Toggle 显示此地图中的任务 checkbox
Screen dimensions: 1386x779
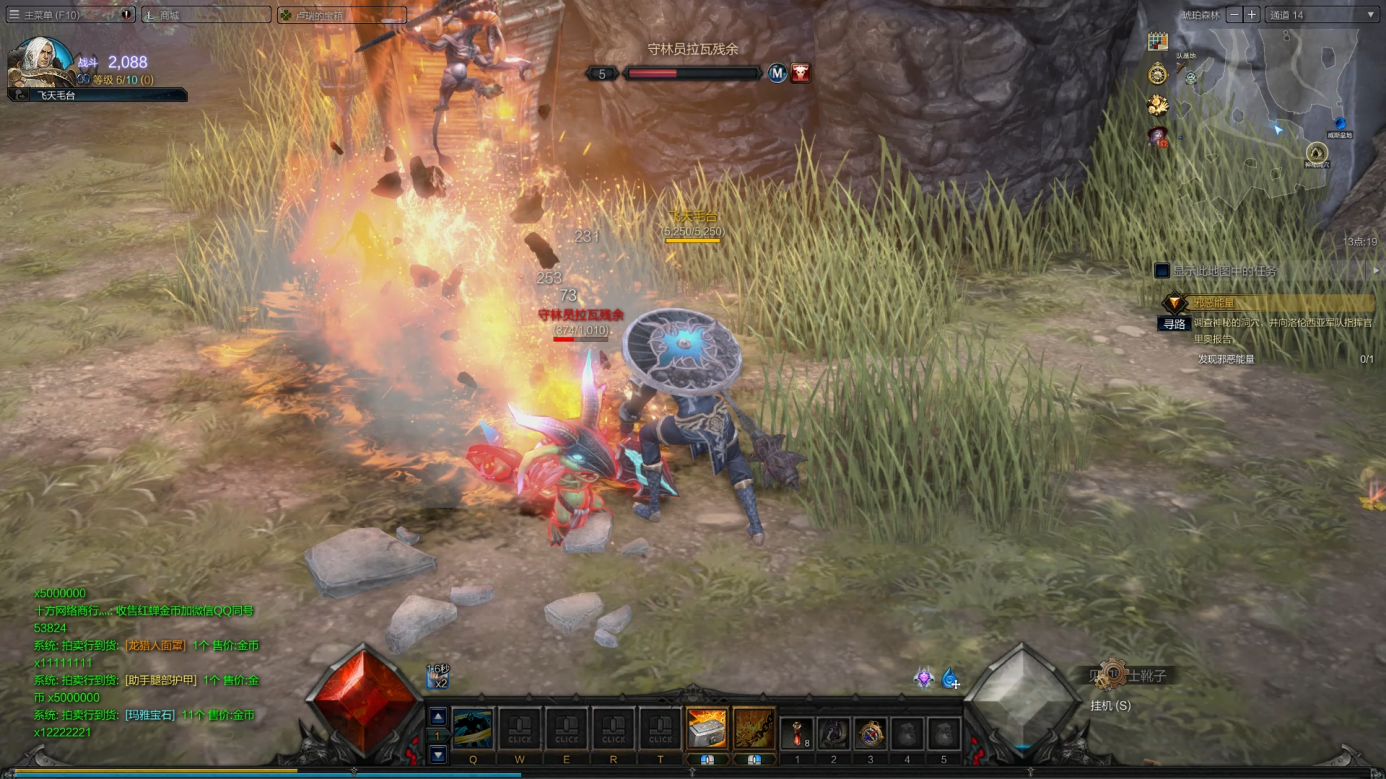1162,271
